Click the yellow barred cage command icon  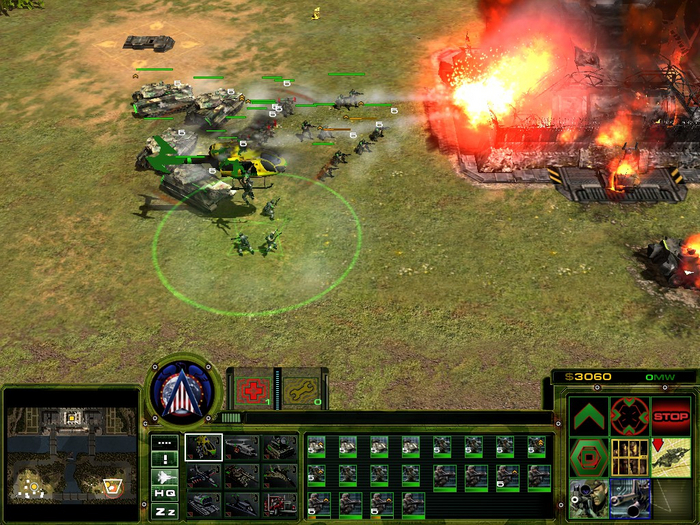pyautogui.click(x=630, y=456)
